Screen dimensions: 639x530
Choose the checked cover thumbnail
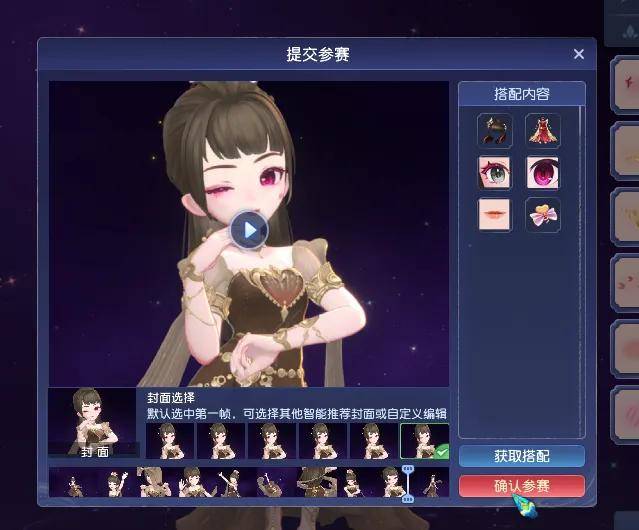tap(424, 441)
